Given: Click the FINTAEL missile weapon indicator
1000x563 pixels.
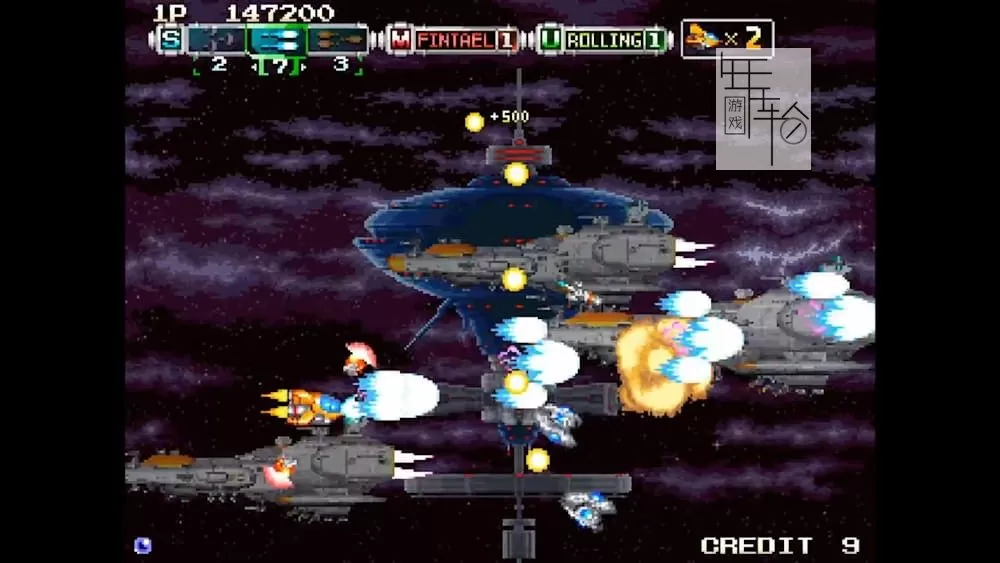Looking at the screenshot, I should 455,40.
